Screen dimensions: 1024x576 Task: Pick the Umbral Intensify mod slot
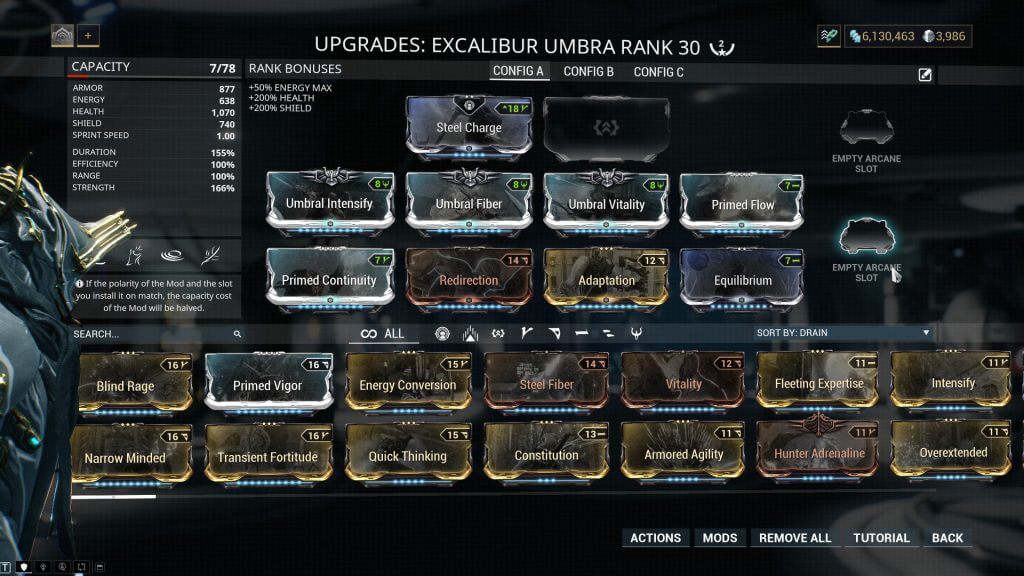click(x=329, y=203)
